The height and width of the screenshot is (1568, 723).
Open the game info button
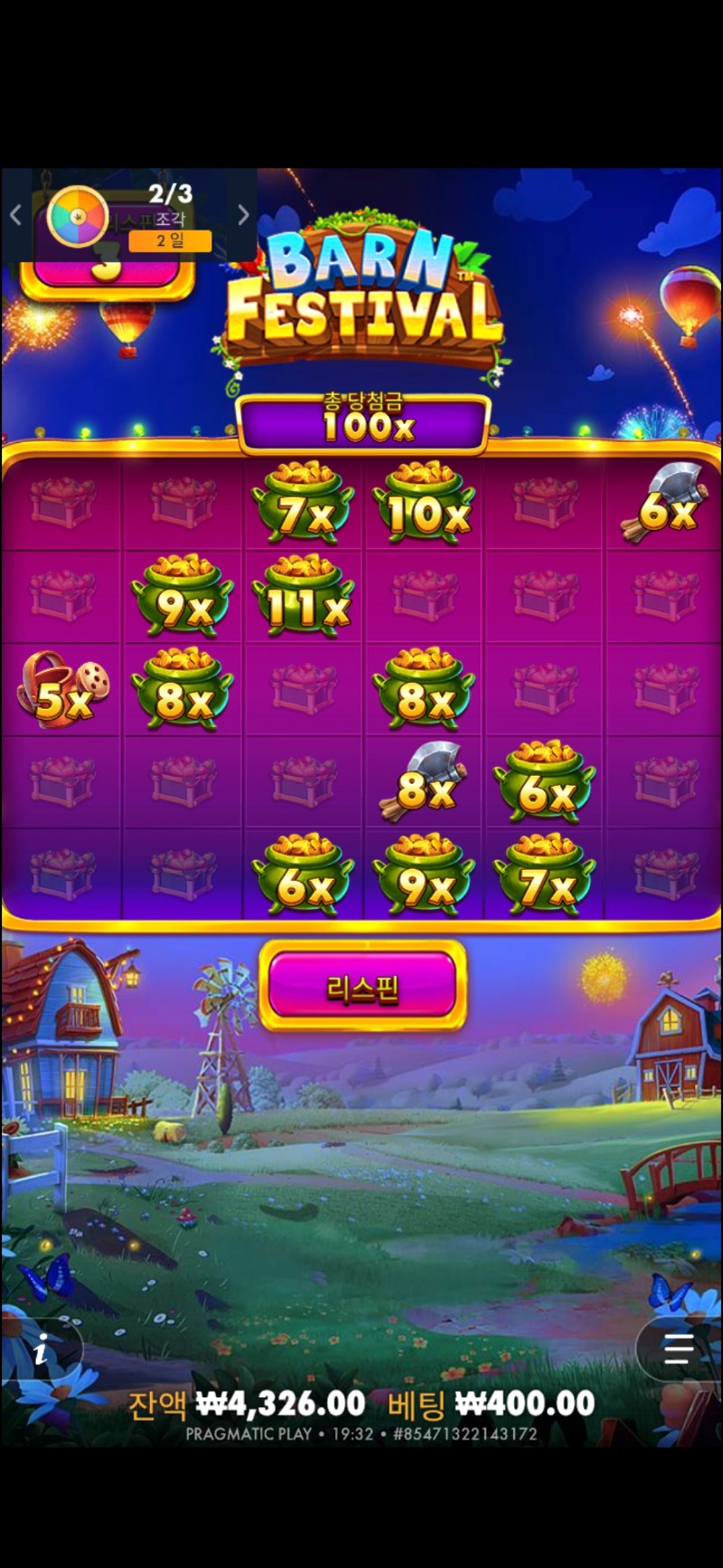click(41, 1352)
